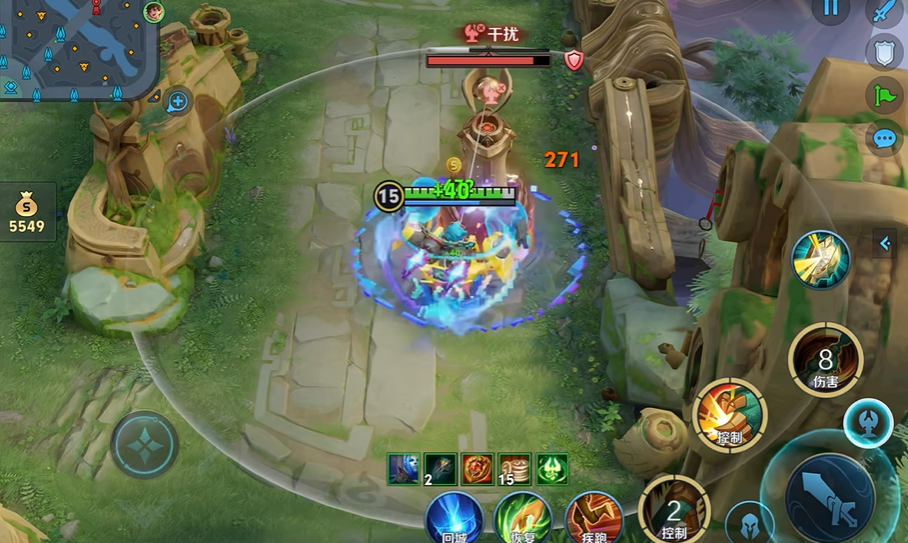Cast the lower 控制 skill showing 2
The width and height of the screenshot is (908, 543).
(x=673, y=510)
